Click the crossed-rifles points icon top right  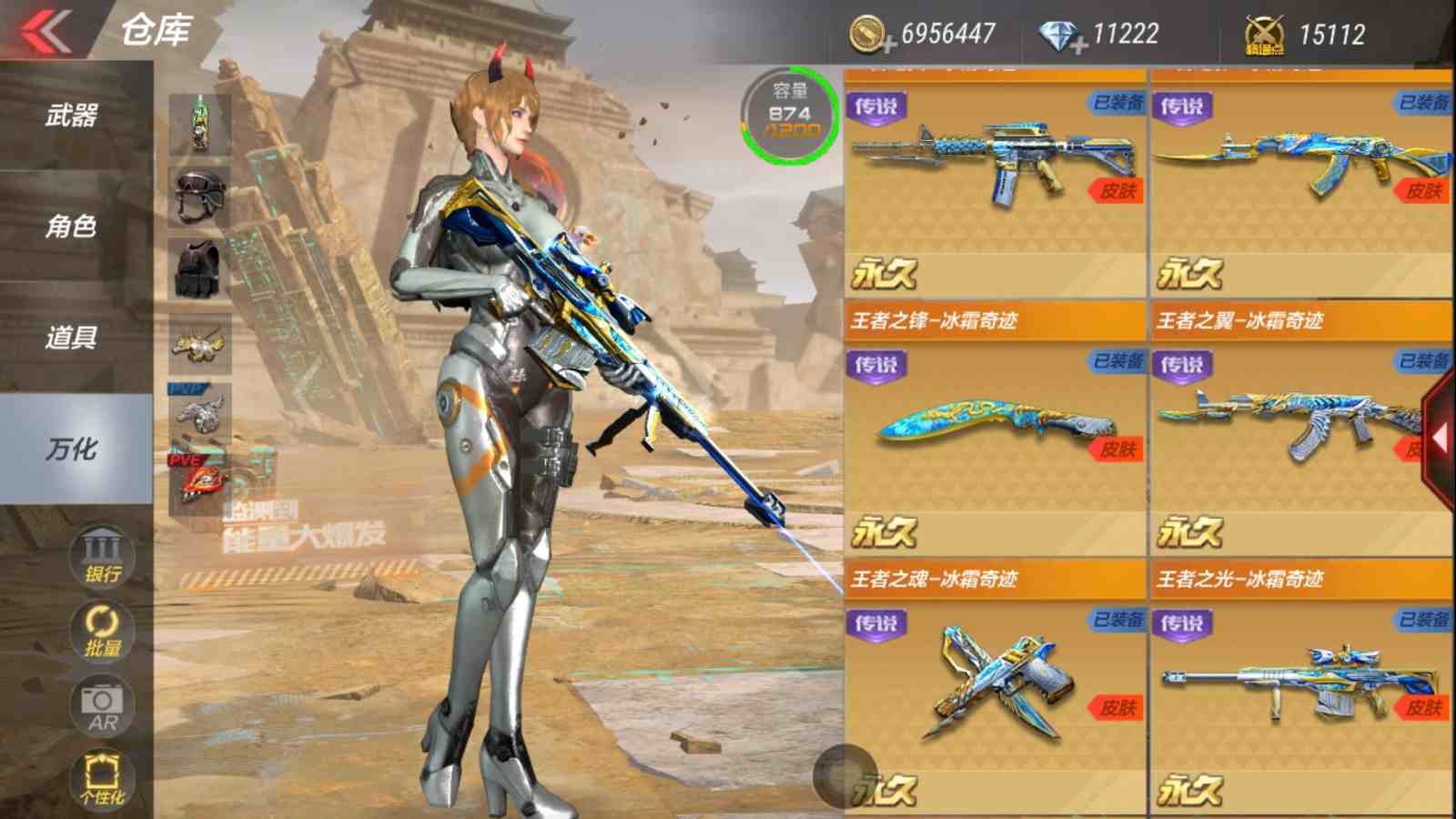pyautogui.click(x=1263, y=32)
